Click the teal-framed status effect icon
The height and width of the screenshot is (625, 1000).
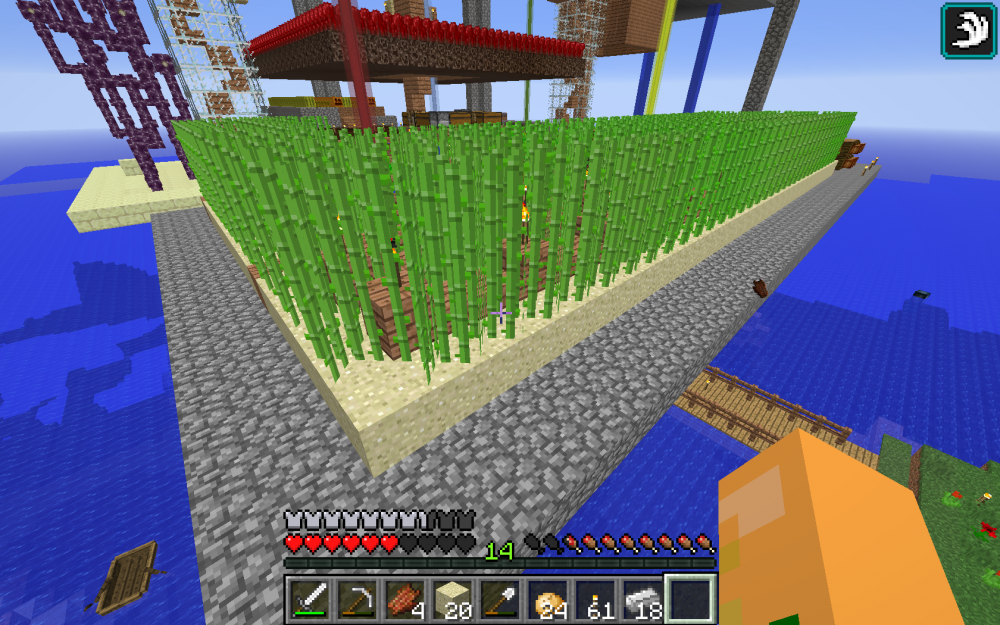(x=967, y=30)
